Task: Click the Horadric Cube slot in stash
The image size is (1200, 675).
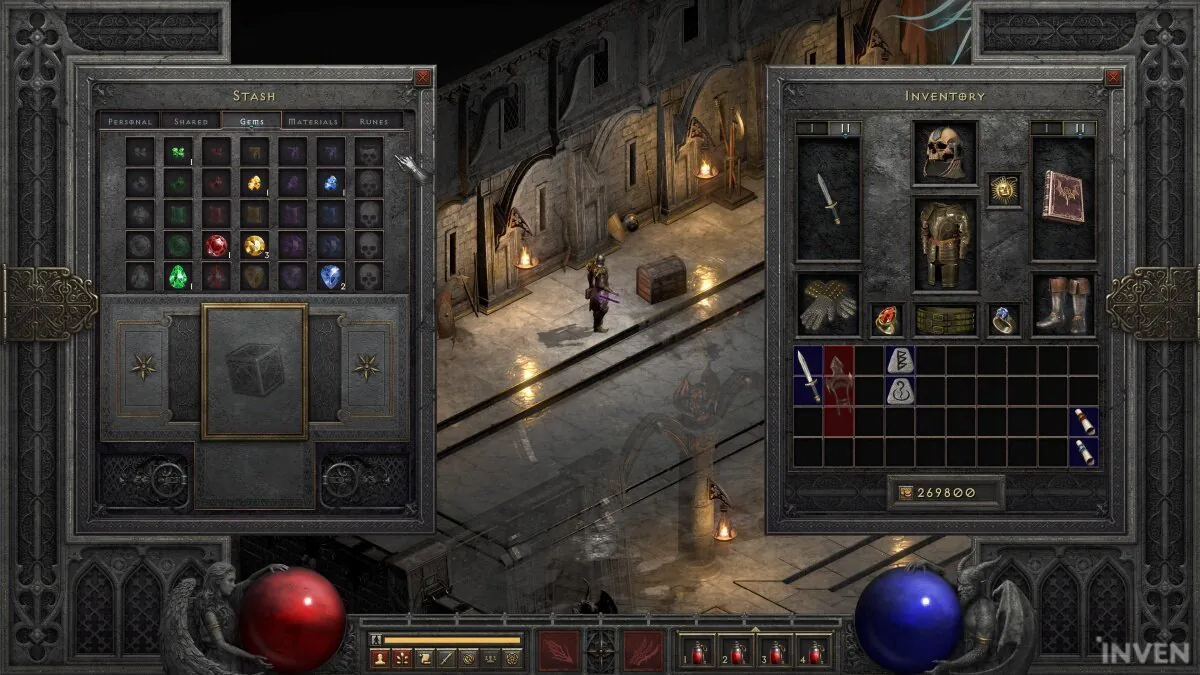Action: (254, 372)
